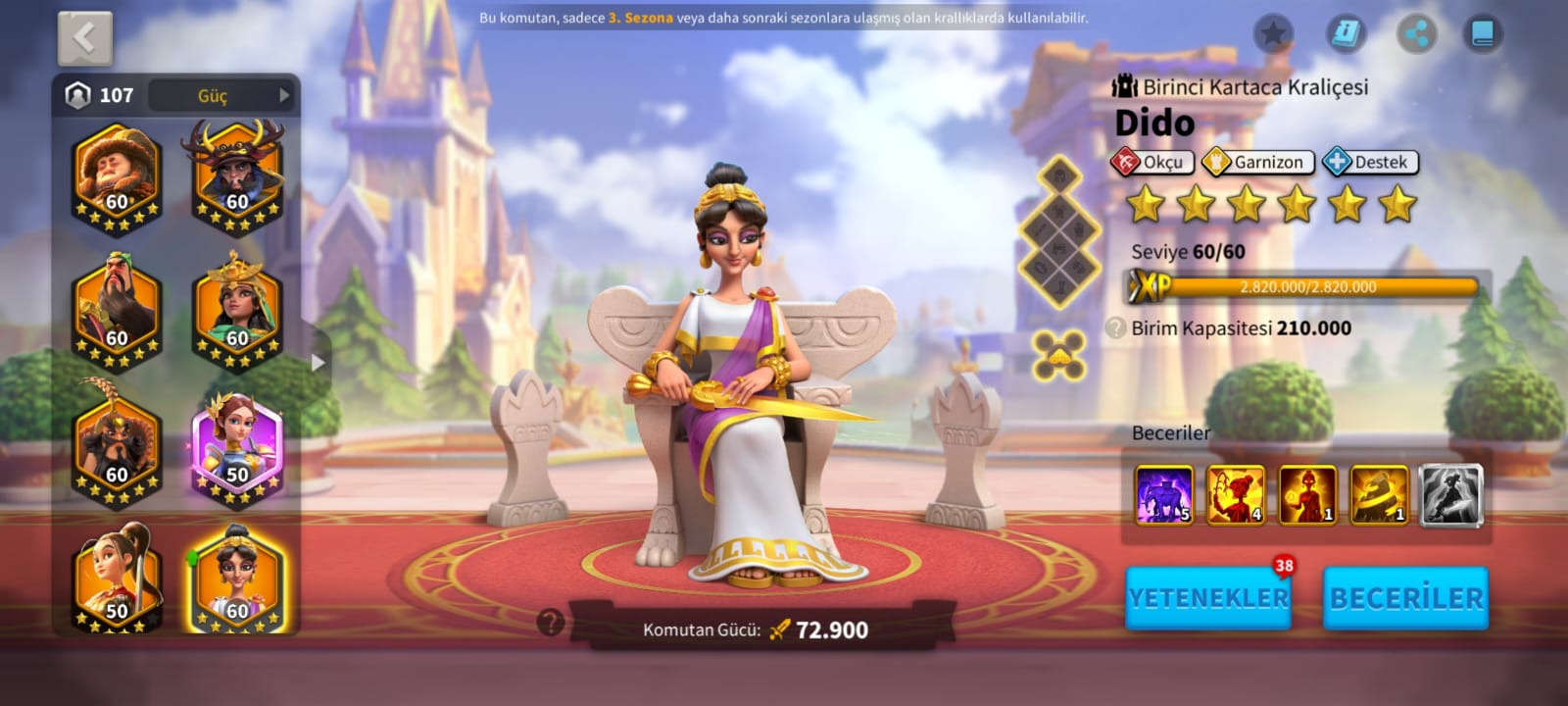Viewport: 1568px width, 706px height.
Task: Inspect the locked grey fifth skill
Action: pyautogui.click(x=1450, y=494)
